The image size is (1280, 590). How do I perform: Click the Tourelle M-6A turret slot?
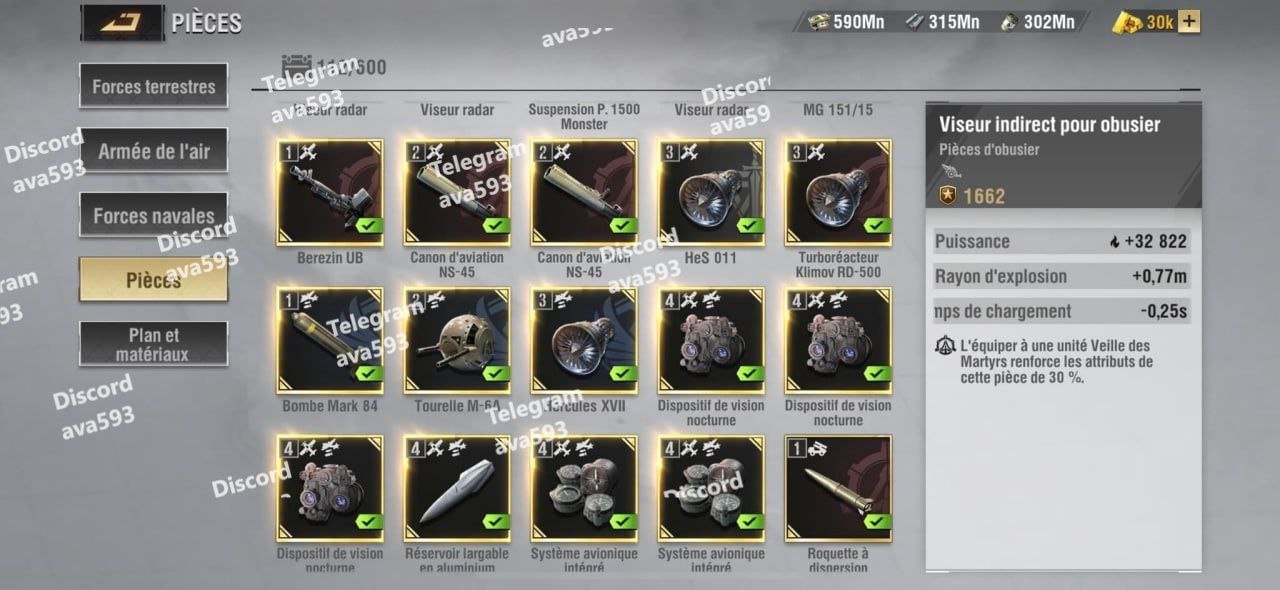[x=457, y=341]
